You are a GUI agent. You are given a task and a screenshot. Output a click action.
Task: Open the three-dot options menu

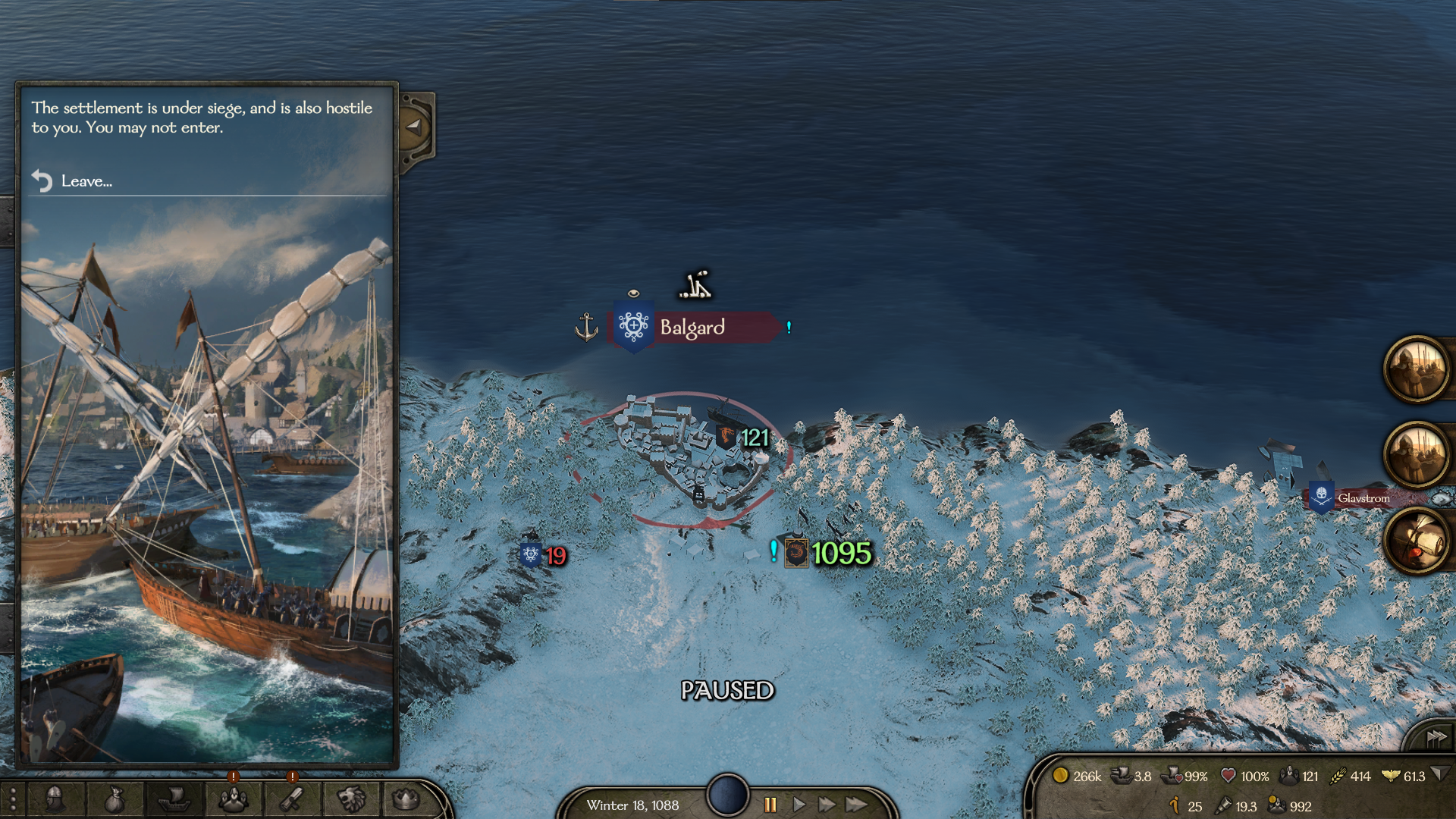pyautogui.click(x=13, y=800)
